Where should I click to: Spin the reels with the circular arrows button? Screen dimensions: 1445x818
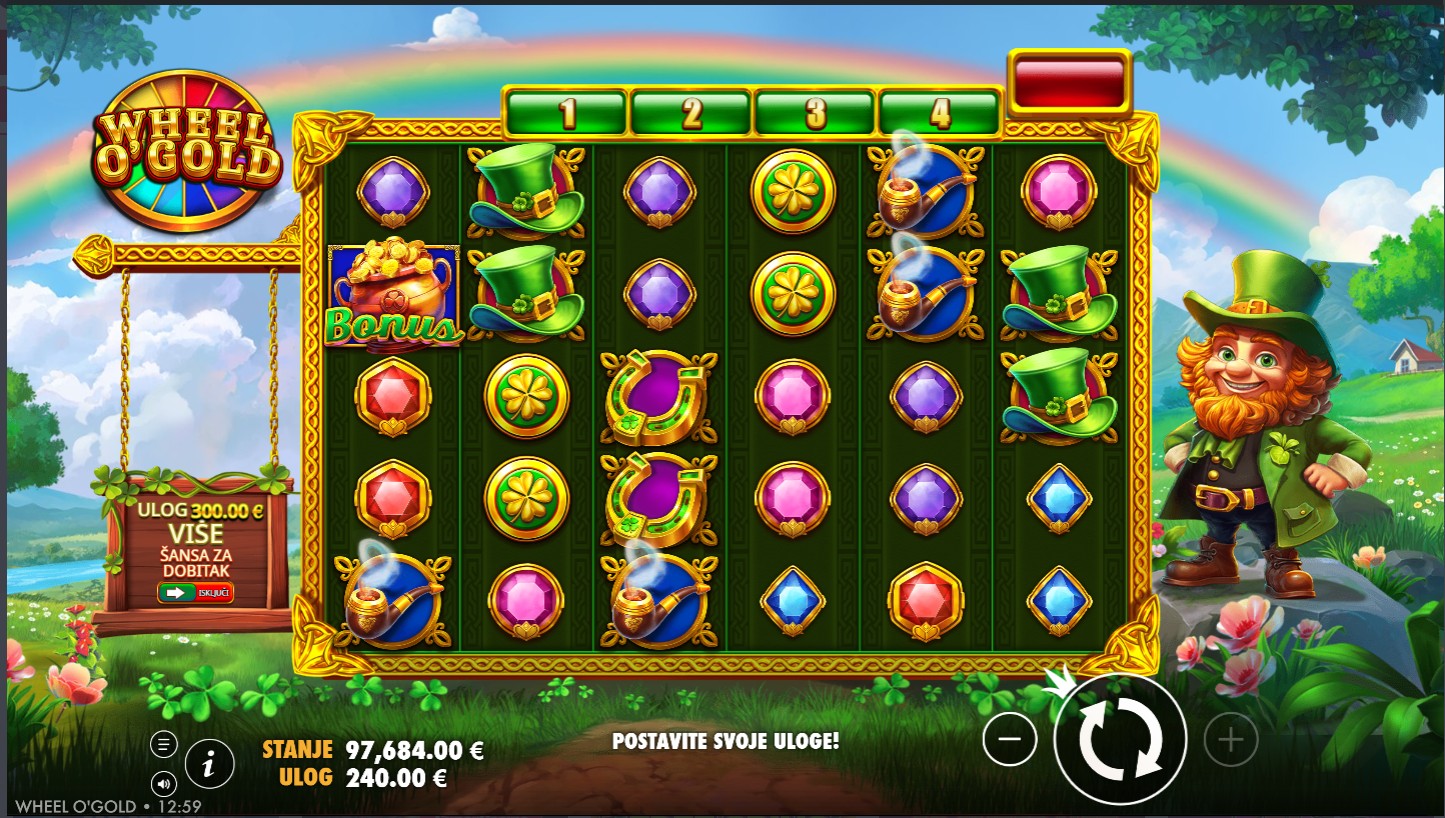coord(1120,740)
